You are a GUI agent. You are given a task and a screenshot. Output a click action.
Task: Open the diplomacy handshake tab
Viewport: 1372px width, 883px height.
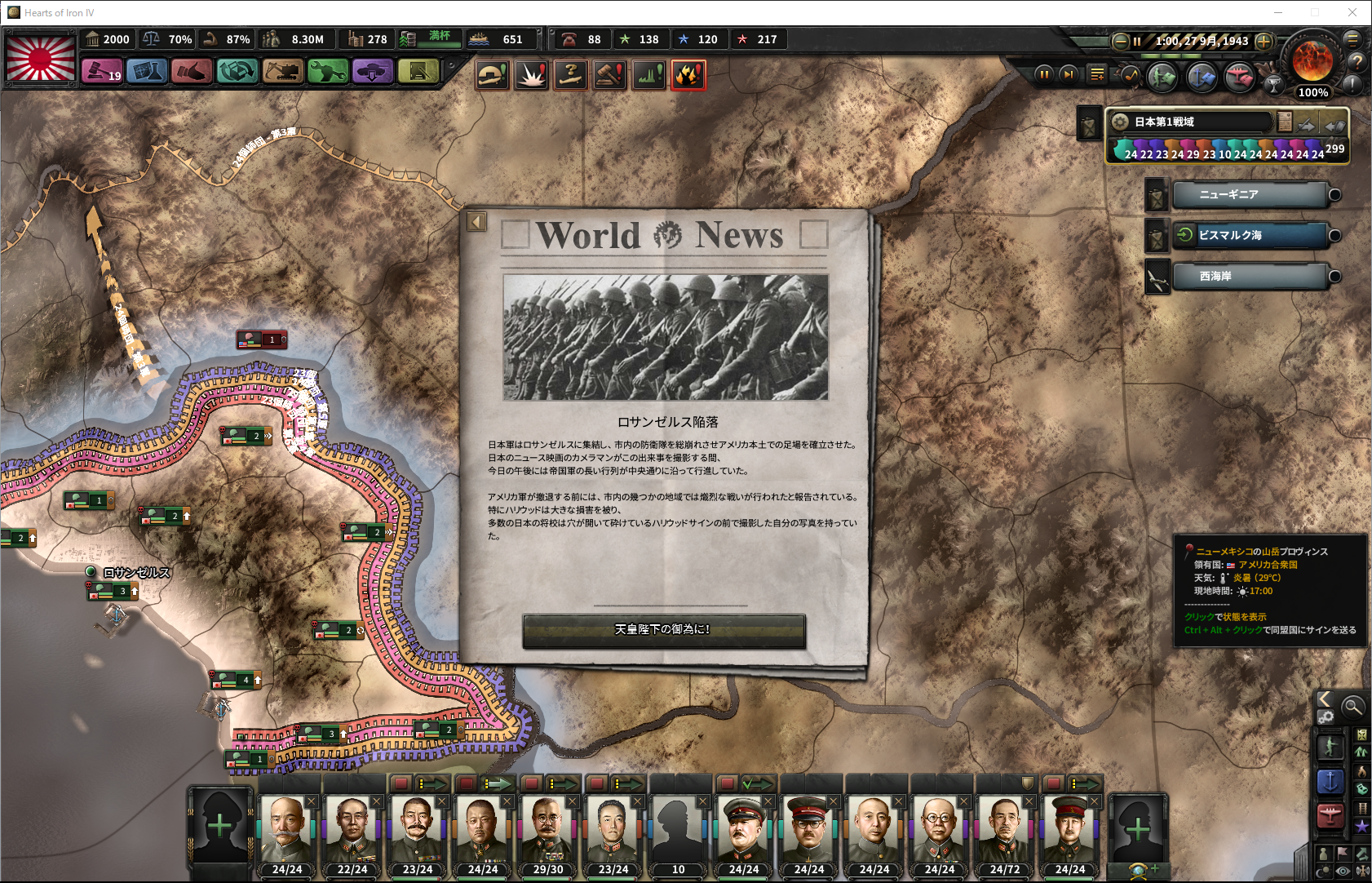point(192,72)
